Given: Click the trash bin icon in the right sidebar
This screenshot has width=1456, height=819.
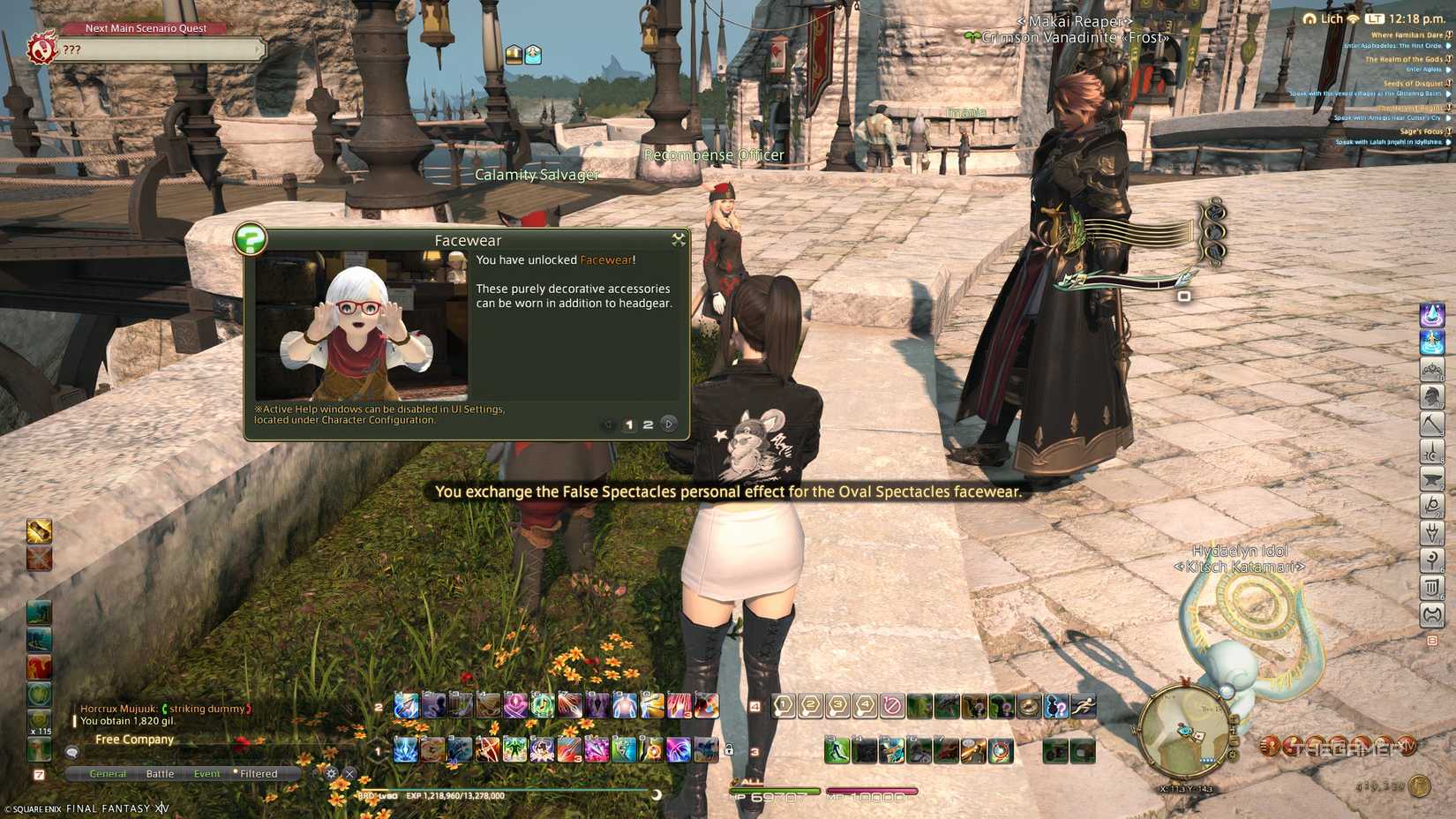Looking at the screenshot, I should [x=1430, y=588].
